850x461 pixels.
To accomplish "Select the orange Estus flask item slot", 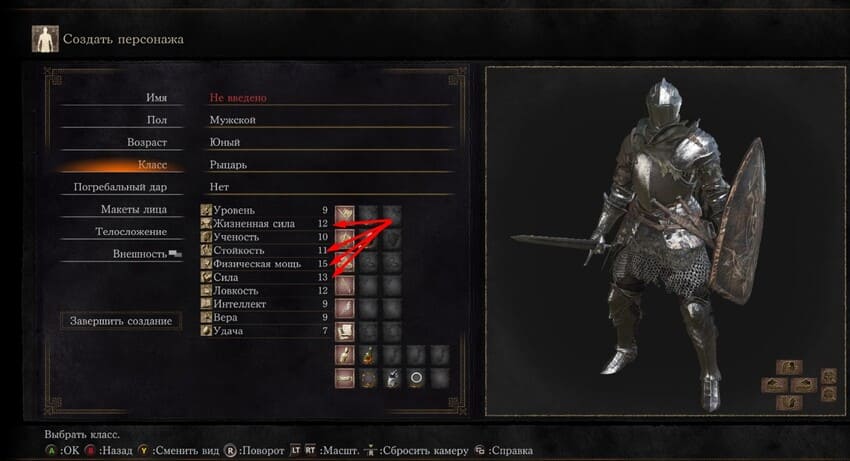I will click(x=368, y=354).
